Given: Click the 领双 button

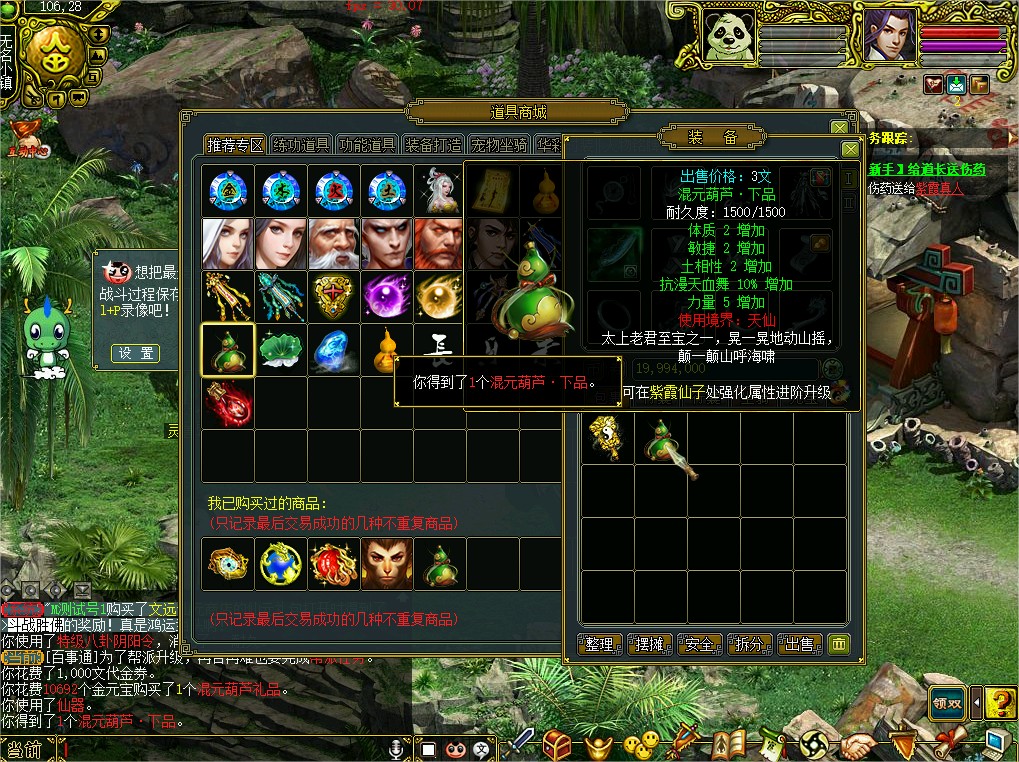Looking at the screenshot, I should pyautogui.click(x=946, y=702).
